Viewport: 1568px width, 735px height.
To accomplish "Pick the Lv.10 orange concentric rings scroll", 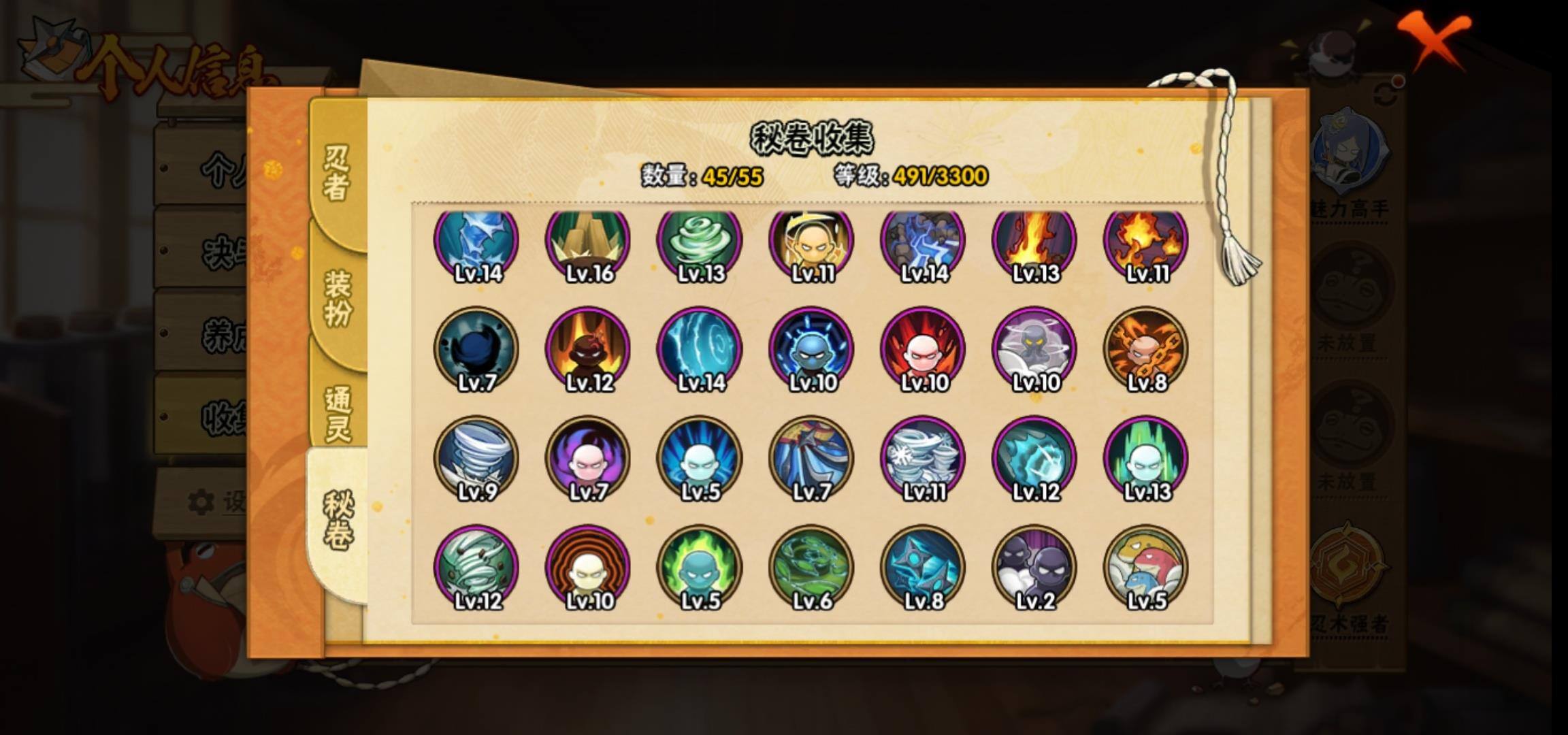I will click(589, 568).
